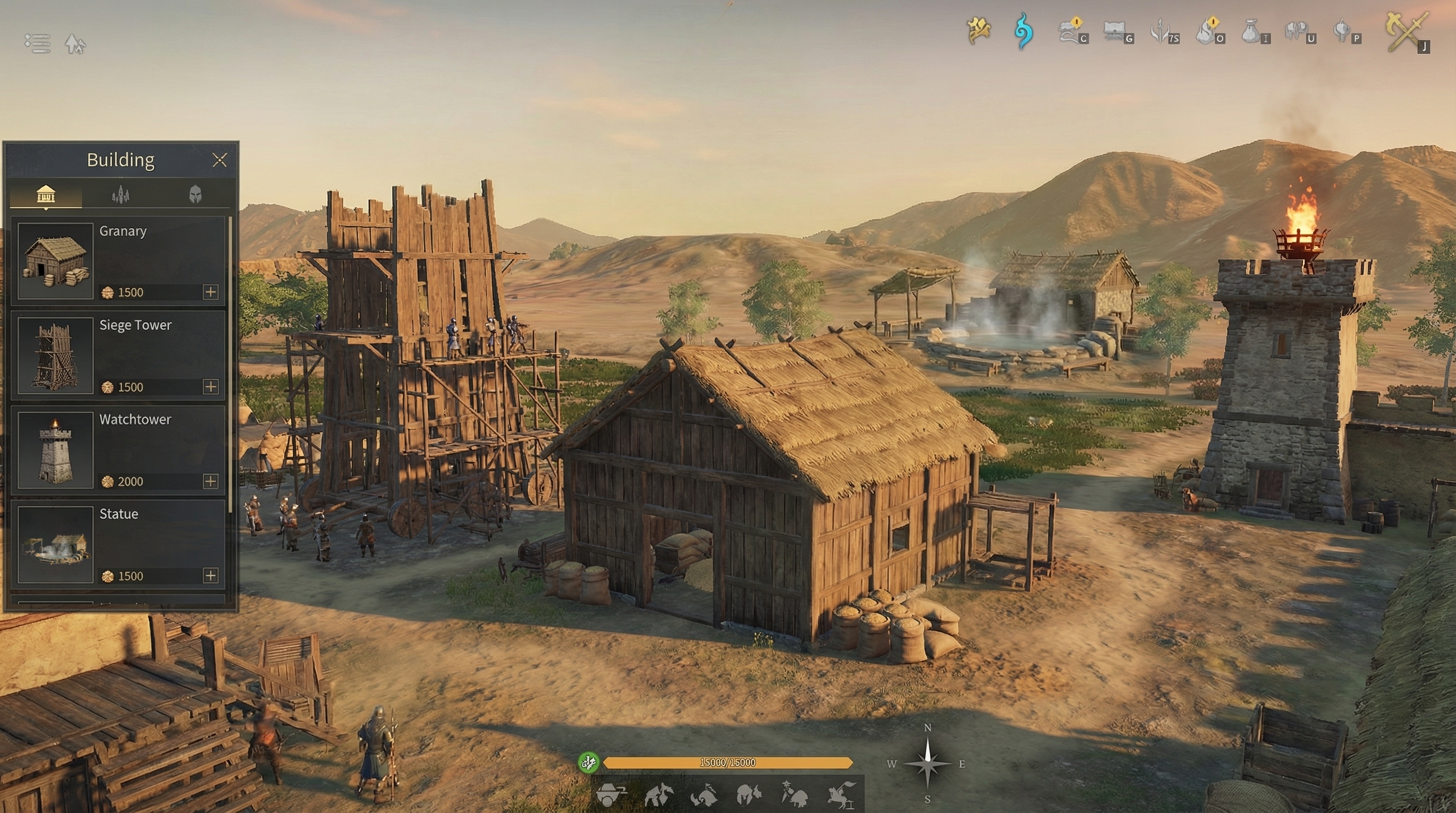Open the list menu icon at top left
Viewport: 1456px width, 813px height.
tap(38, 43)
